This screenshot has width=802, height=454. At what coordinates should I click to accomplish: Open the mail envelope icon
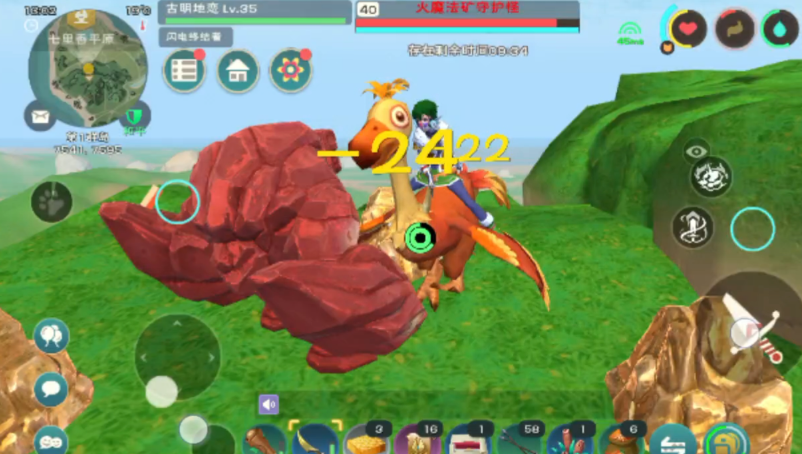click(x=40, y=117)
